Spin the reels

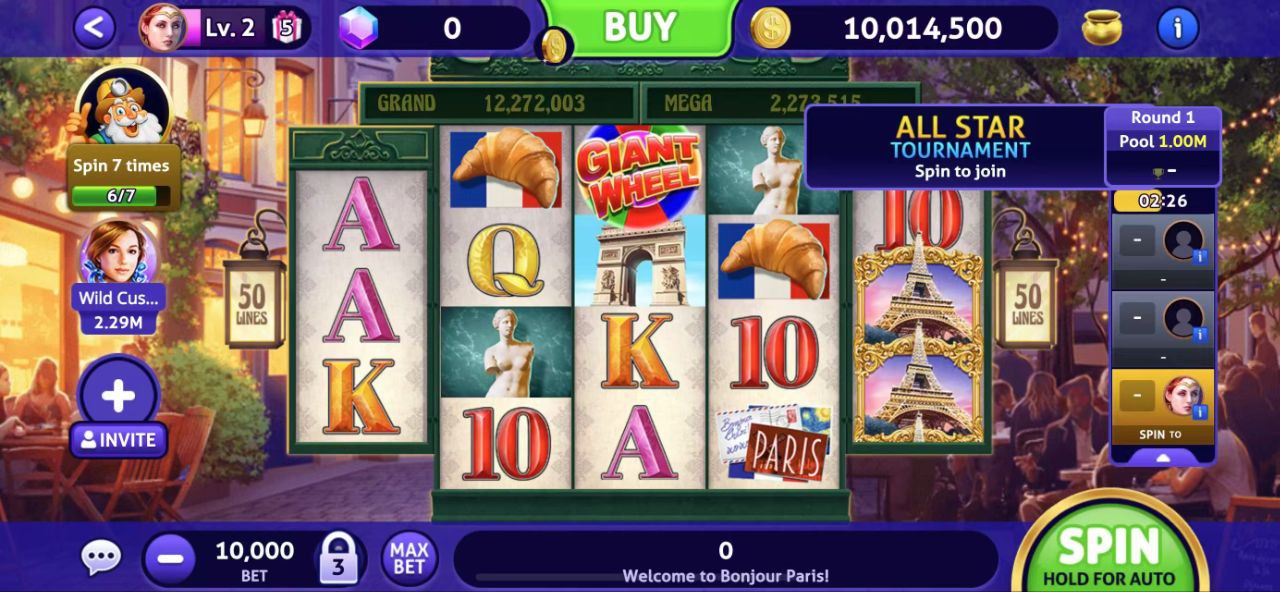(1108, 552)
